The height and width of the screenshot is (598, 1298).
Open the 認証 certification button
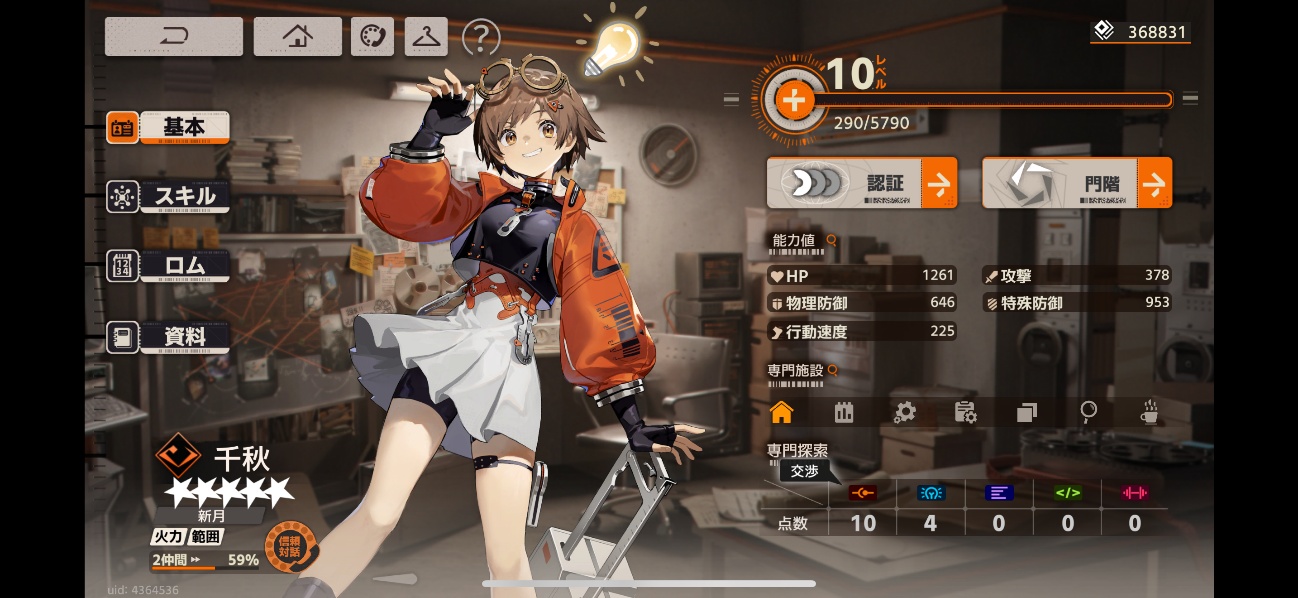pos(861,184)
